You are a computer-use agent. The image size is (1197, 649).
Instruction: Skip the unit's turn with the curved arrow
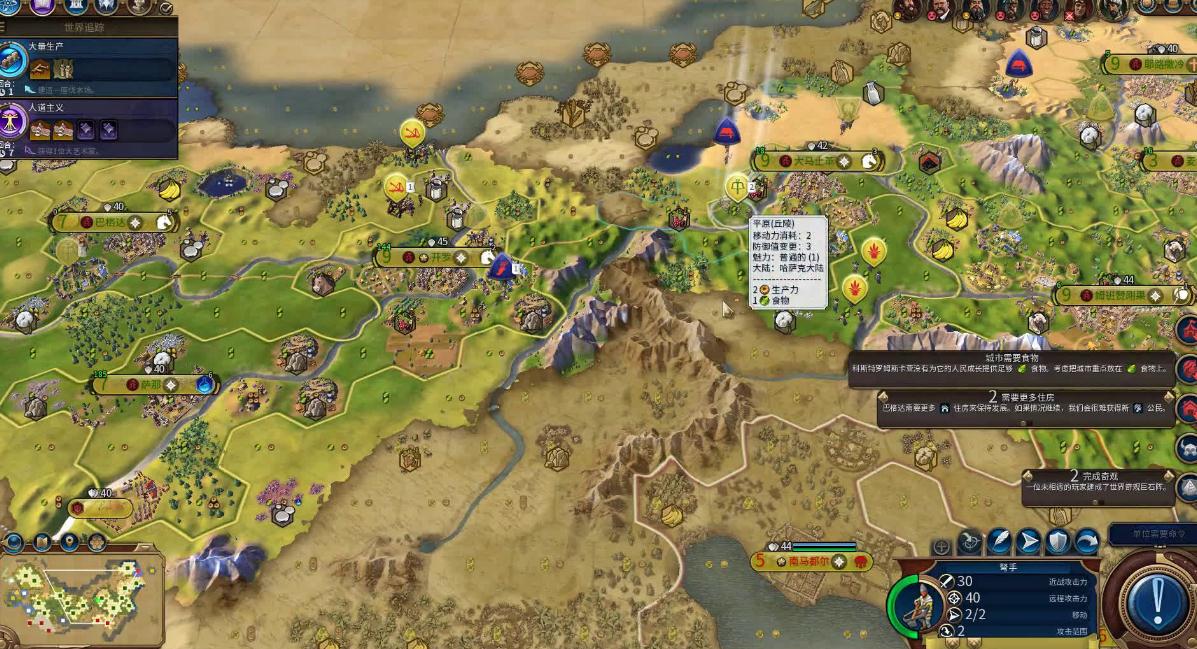click(1087, 543)
